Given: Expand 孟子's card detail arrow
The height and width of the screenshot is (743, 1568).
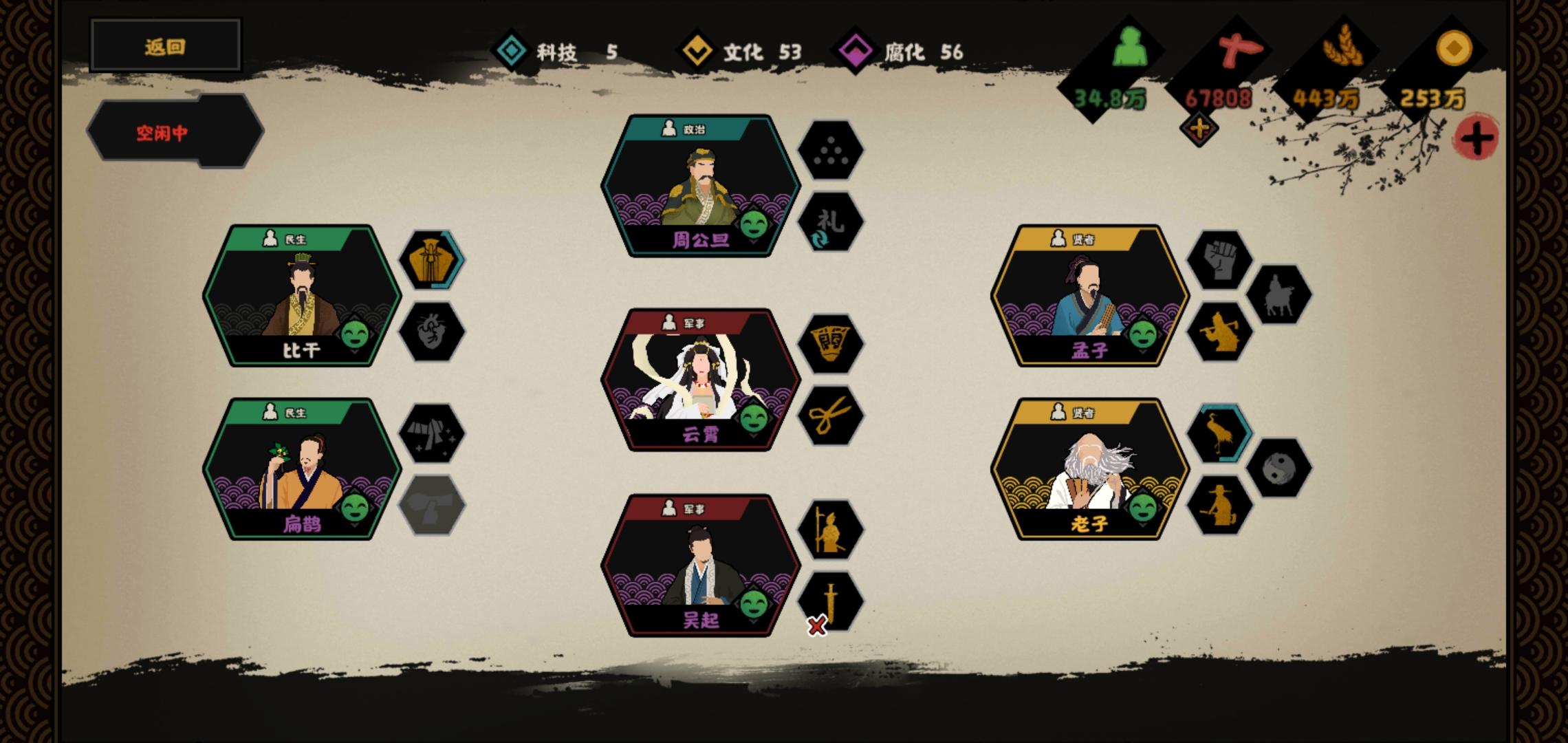Looking at the screenshot, I should tap(1143, 352).
